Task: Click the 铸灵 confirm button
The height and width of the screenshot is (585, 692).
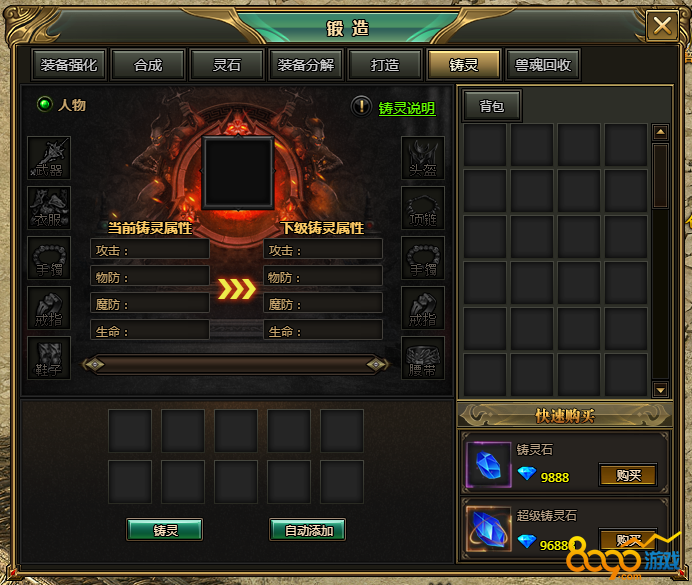Action: coord(165,530)
